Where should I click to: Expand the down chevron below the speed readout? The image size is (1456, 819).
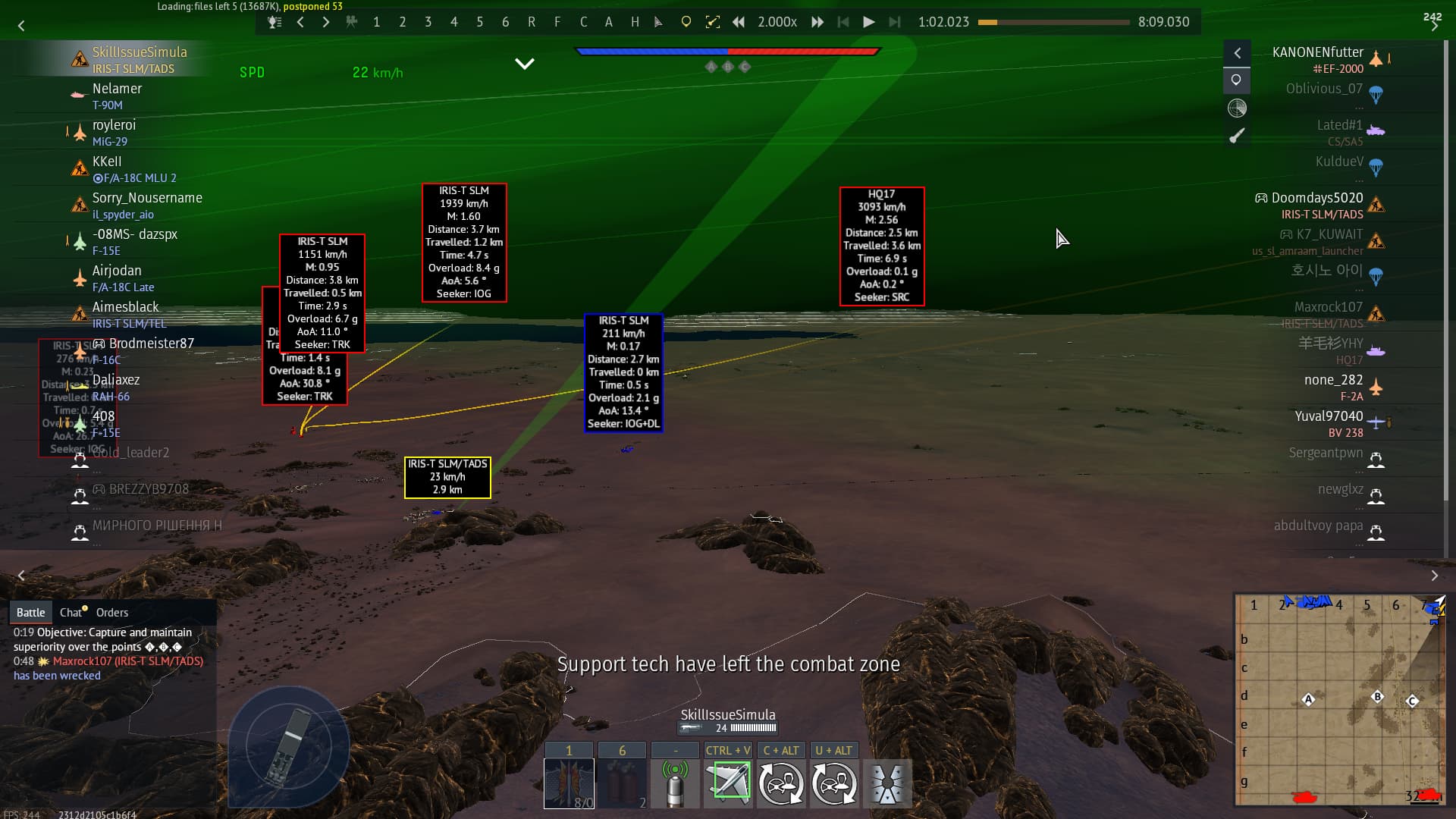tap(524, 64)
